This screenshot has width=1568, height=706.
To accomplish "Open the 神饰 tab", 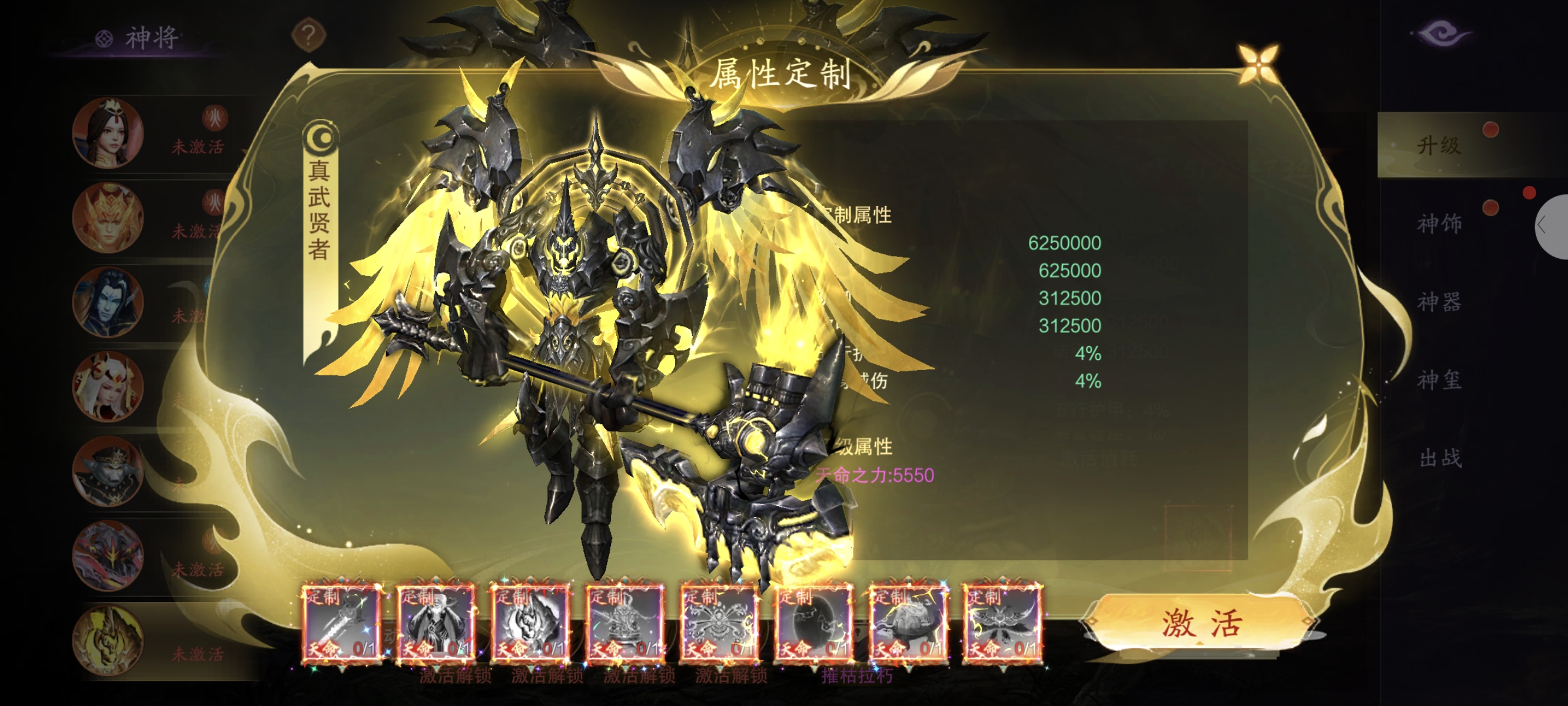I will [x=1439, y=224].
